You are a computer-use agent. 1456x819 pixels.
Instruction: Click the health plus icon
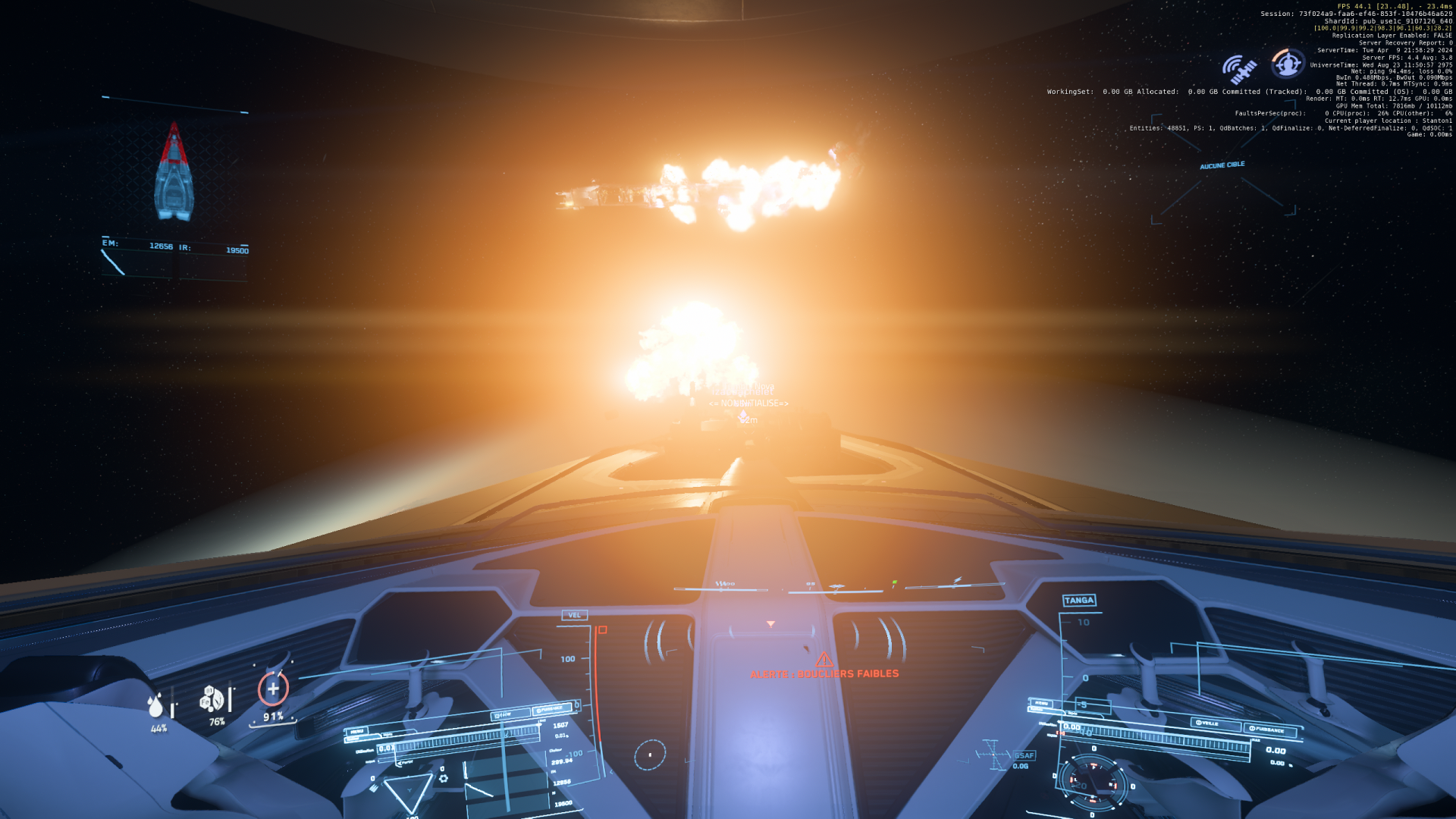[273, 689]
